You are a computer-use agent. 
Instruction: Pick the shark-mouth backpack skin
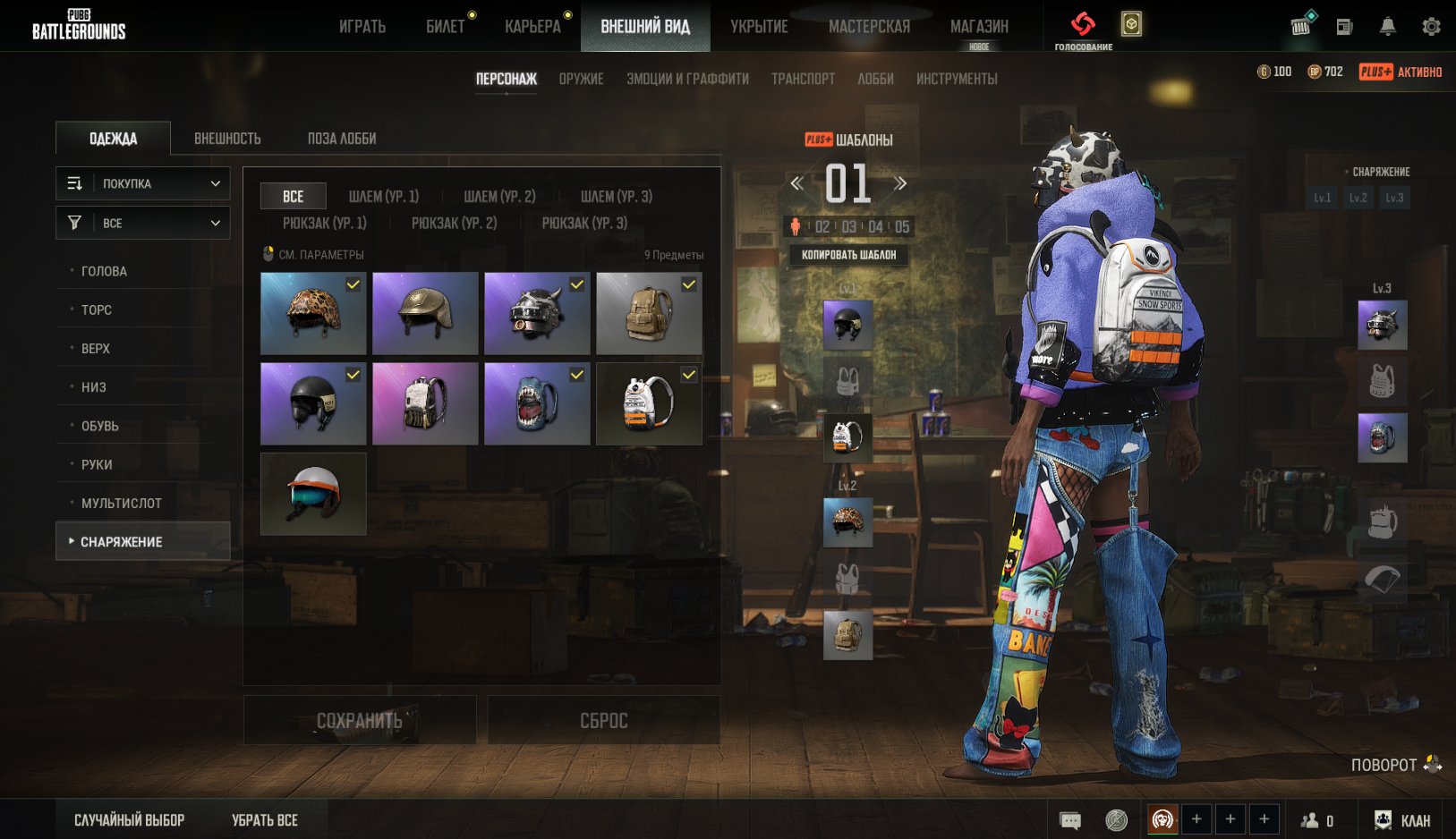[x=537, y=403]
